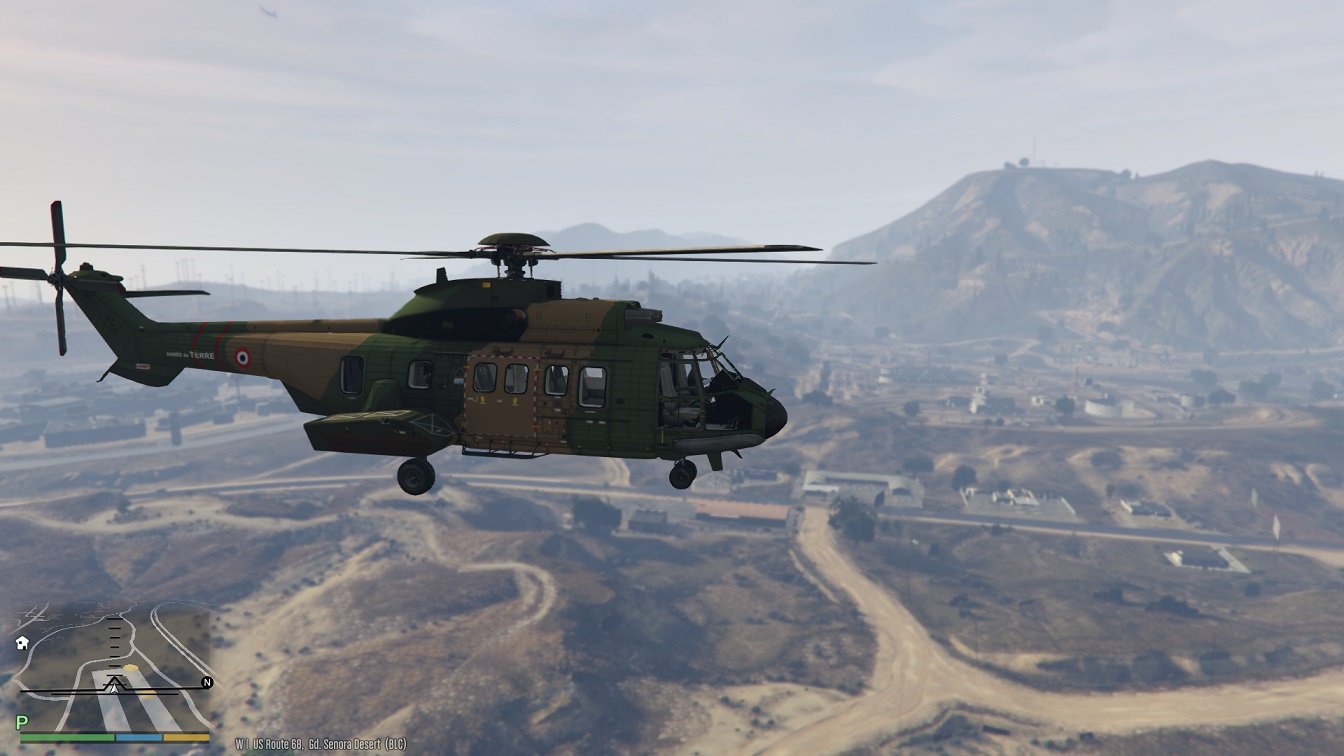Click the green health bar segment

click(x=66, y=737)
